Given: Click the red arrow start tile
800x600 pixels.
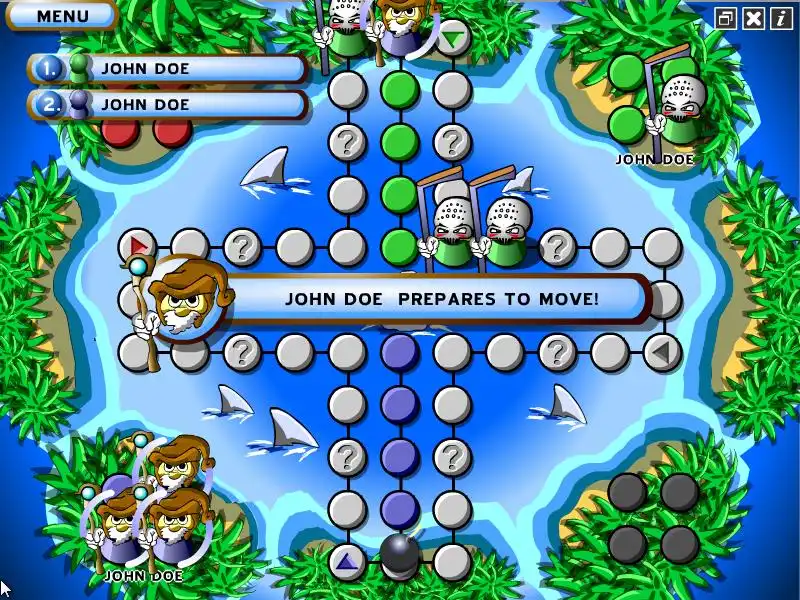Looking at the screenshot, I should coord(137,245).
